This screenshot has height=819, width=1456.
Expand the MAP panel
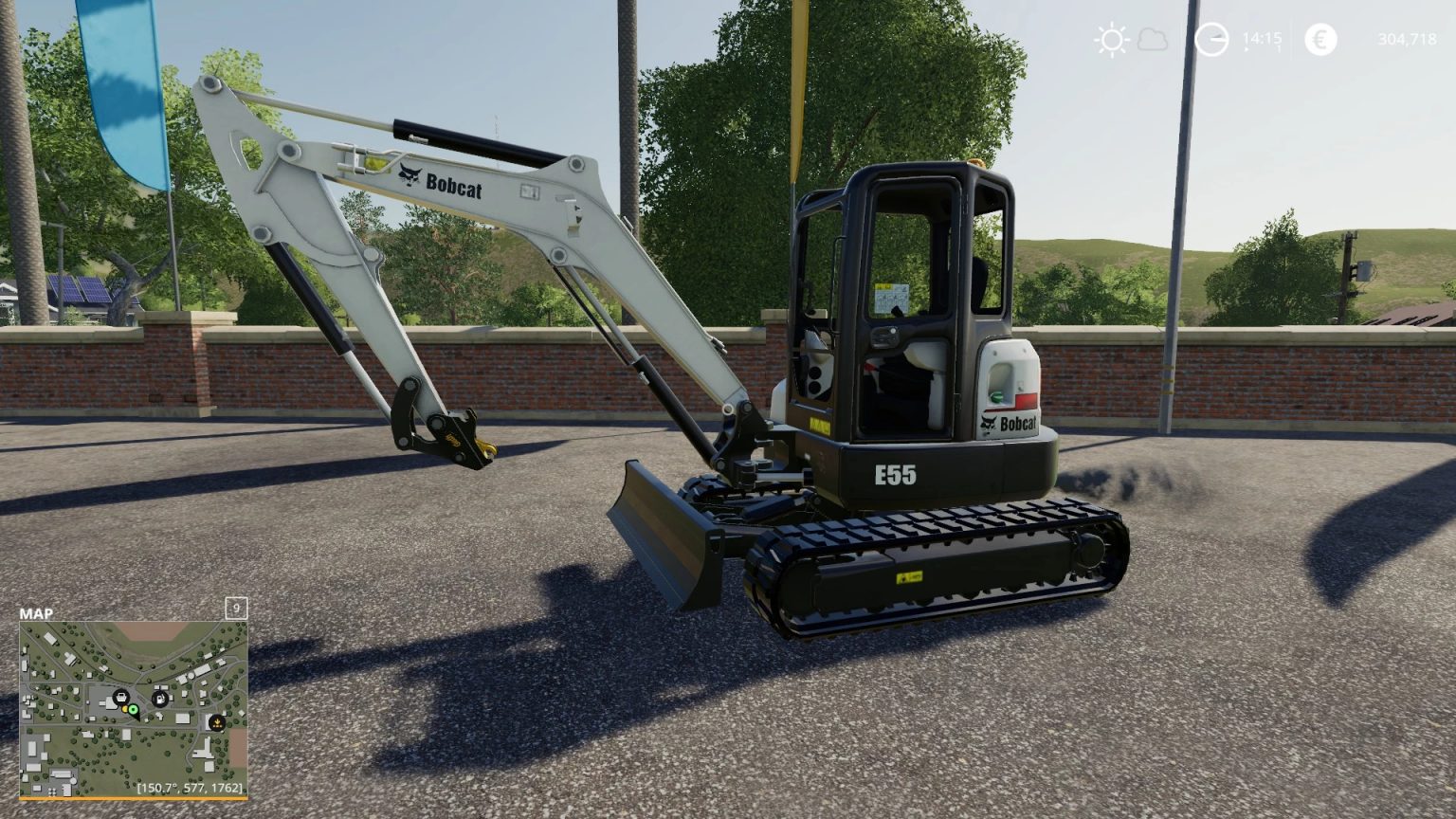pyautogui.click(x=36, y=612)
